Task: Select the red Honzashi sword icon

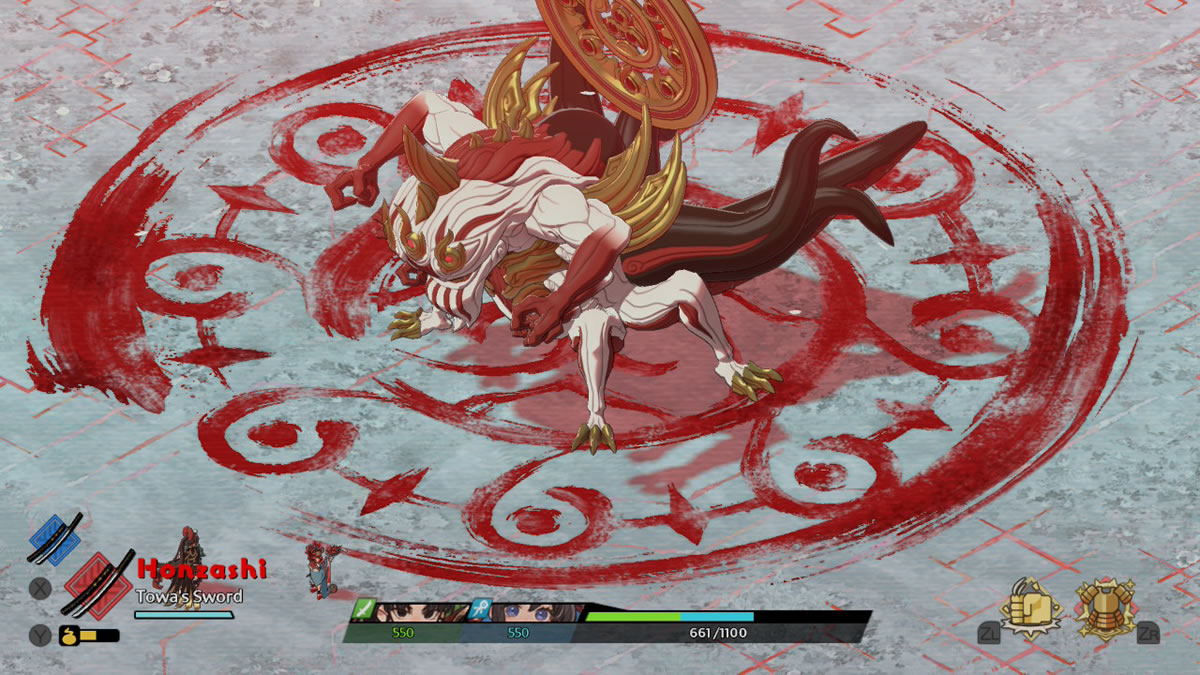Action: 97,586
